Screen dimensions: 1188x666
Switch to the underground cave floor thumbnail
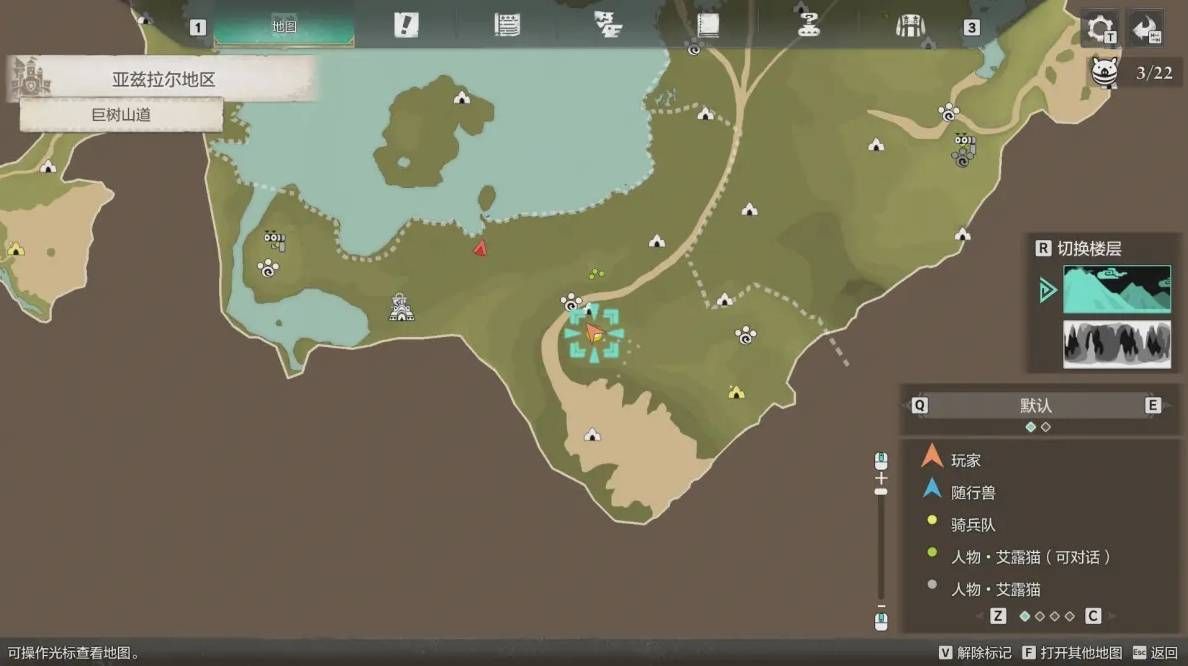pos(1116,343)
